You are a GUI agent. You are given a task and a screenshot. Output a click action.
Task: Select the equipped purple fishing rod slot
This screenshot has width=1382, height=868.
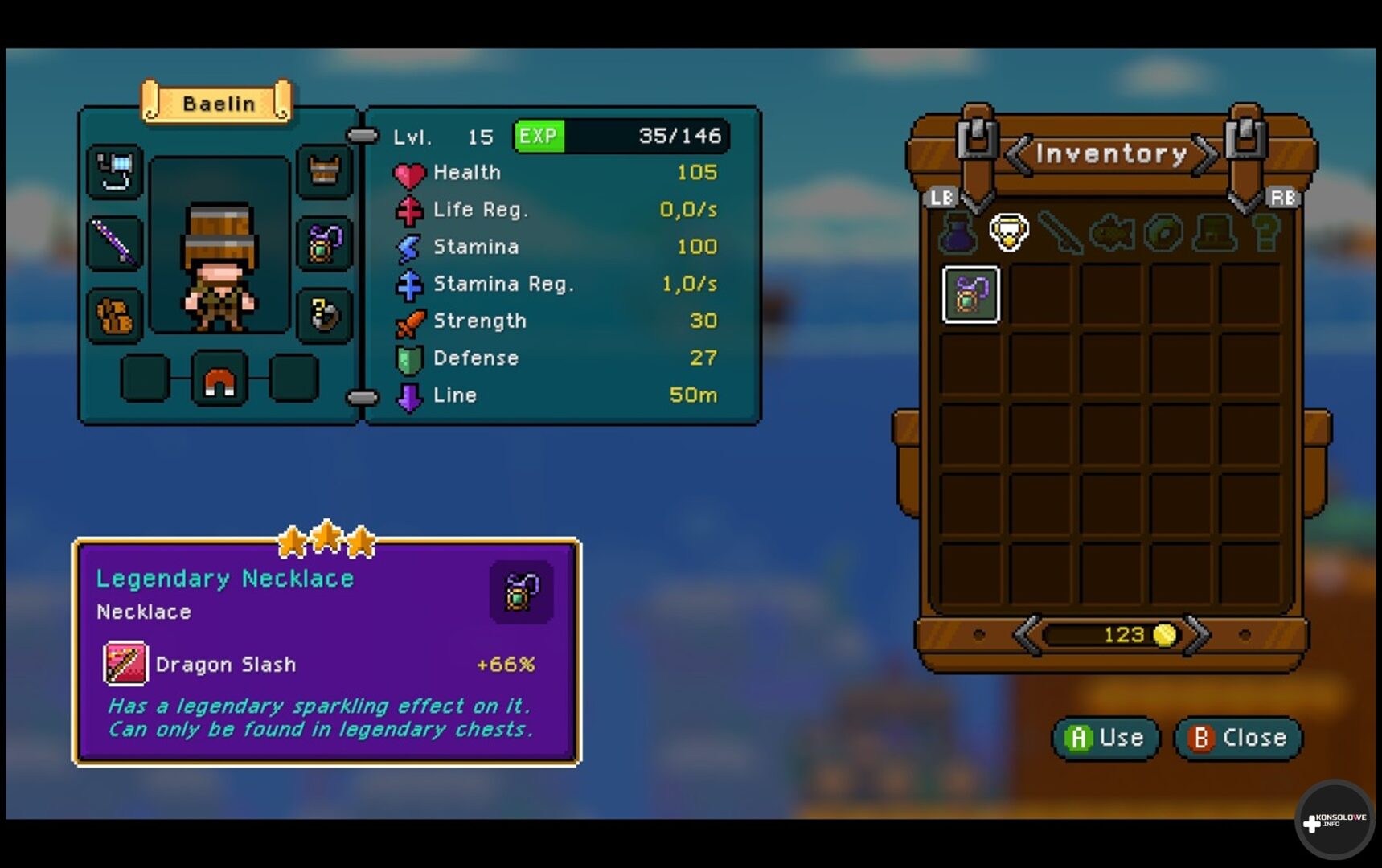pyautogui.click(x=116, y=243)
